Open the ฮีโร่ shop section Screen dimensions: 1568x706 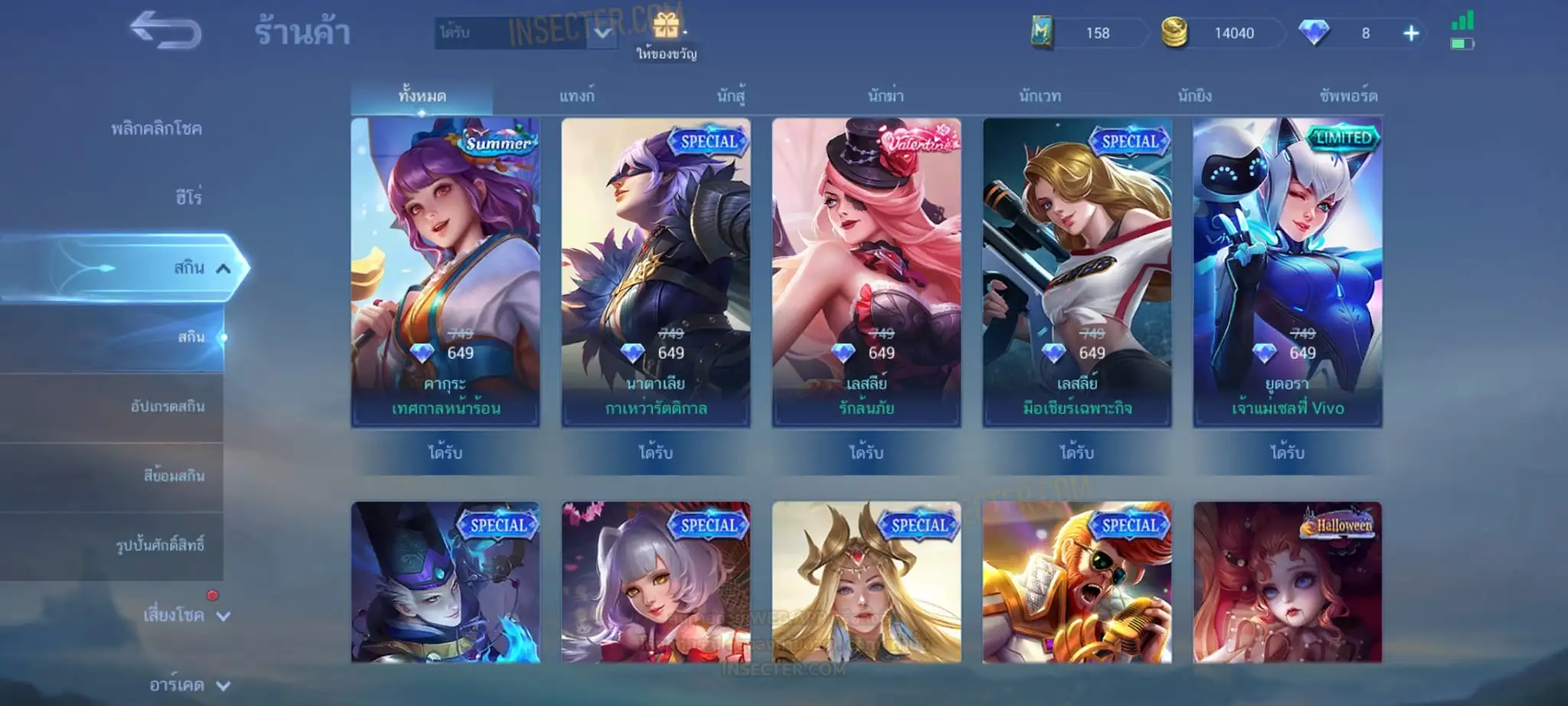coord(188,198)
